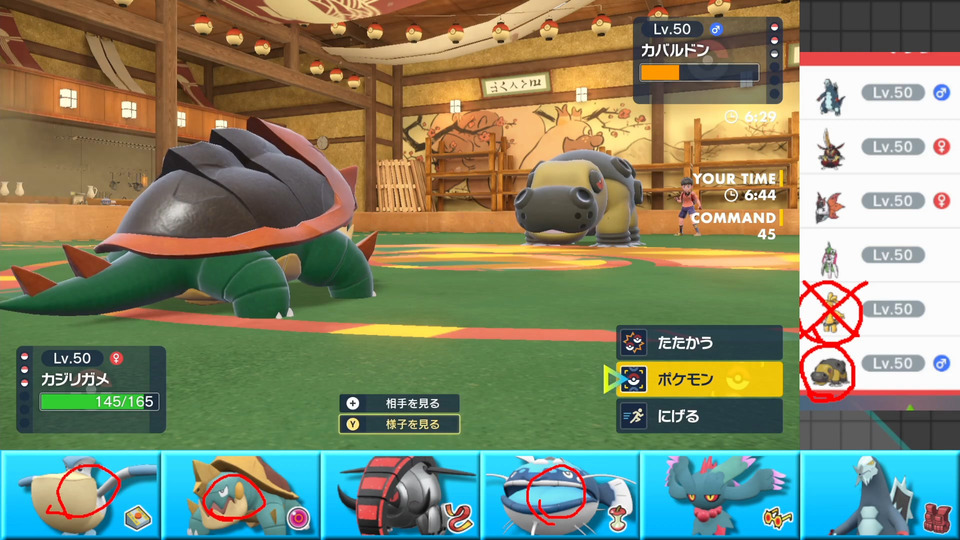Choose the green and white Pokémon row
The image size is (960, 540).
coord(880,255)
